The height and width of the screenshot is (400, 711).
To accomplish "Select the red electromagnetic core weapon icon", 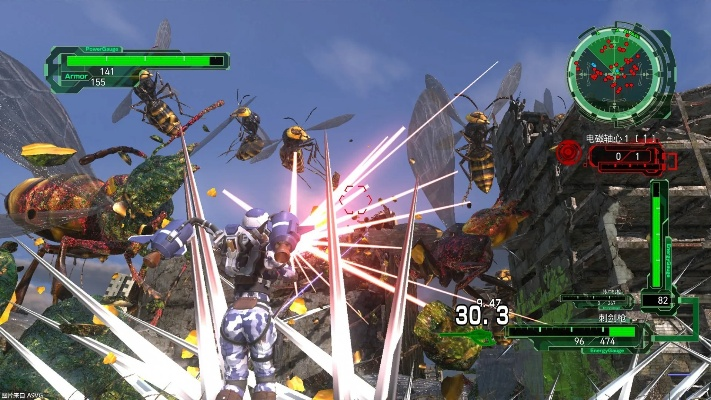I will 568,153.
